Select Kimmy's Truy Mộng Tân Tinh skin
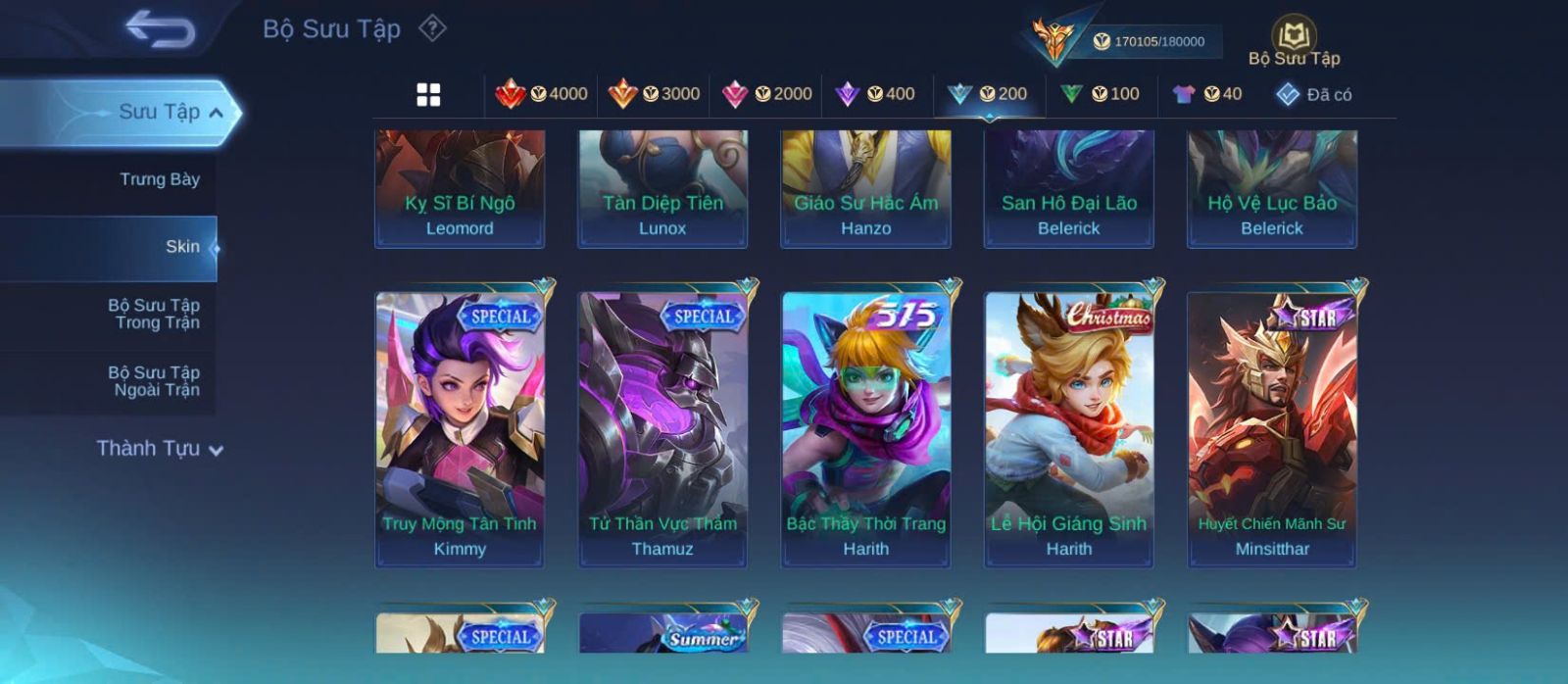 coord(460,429)
